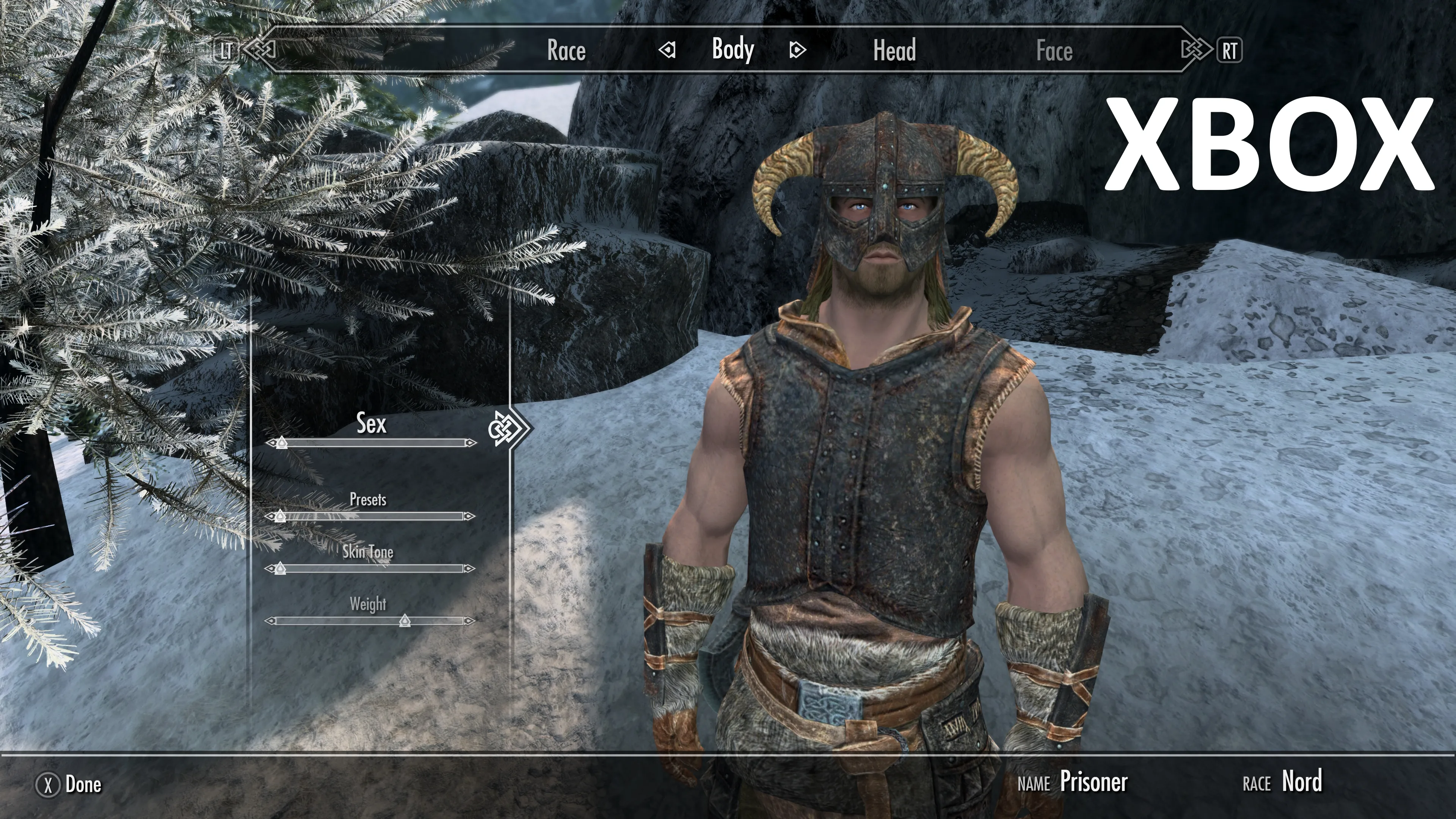Image resolution: width=1456 pixels, height=819 pixels.
Task: Go to the Face tab
Action: click(x=1054, y=51)
